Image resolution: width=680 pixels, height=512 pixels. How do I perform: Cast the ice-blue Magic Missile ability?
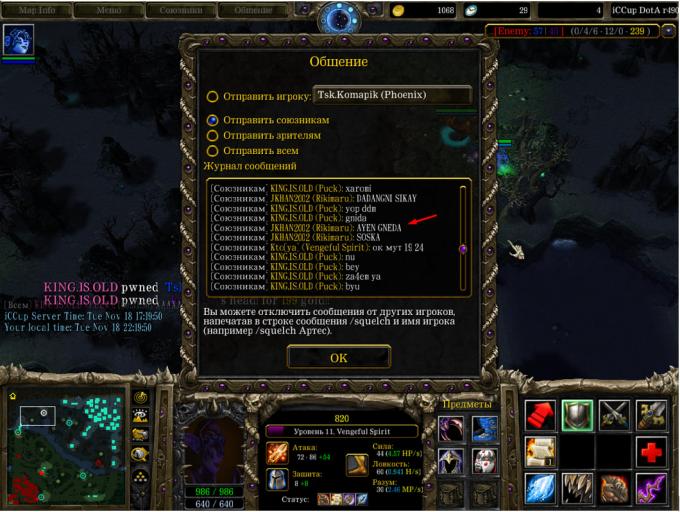(540, 487)
